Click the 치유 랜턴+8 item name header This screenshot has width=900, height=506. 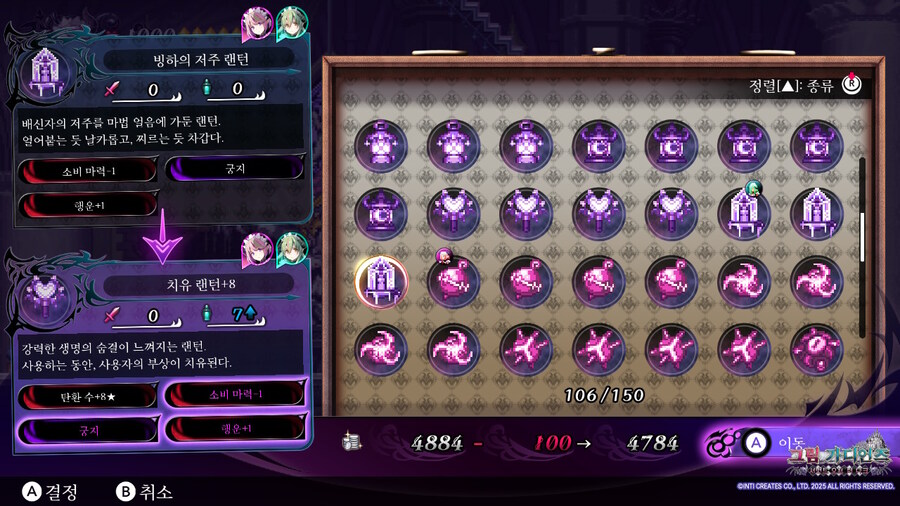[x=198, y=287]
